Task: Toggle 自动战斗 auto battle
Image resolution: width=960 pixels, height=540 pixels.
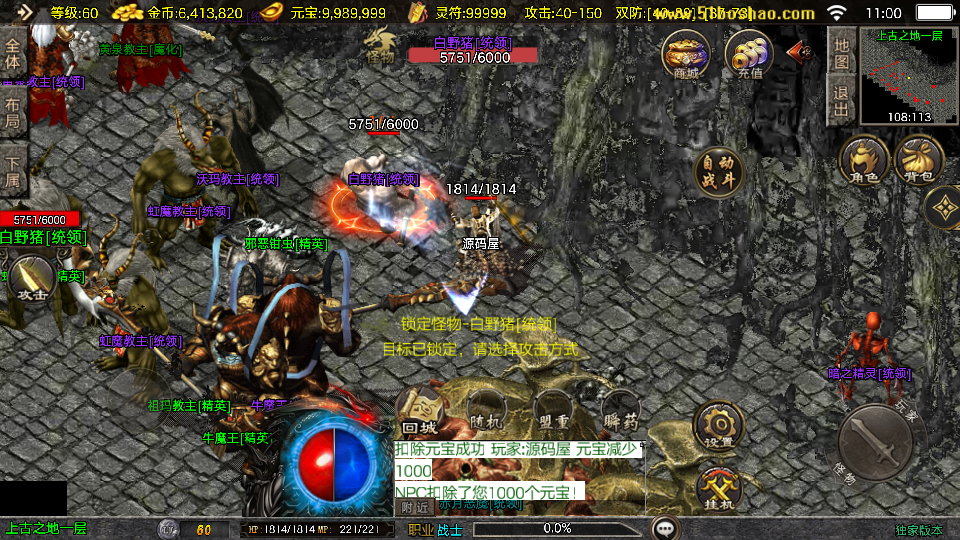Action: point(720,172)
